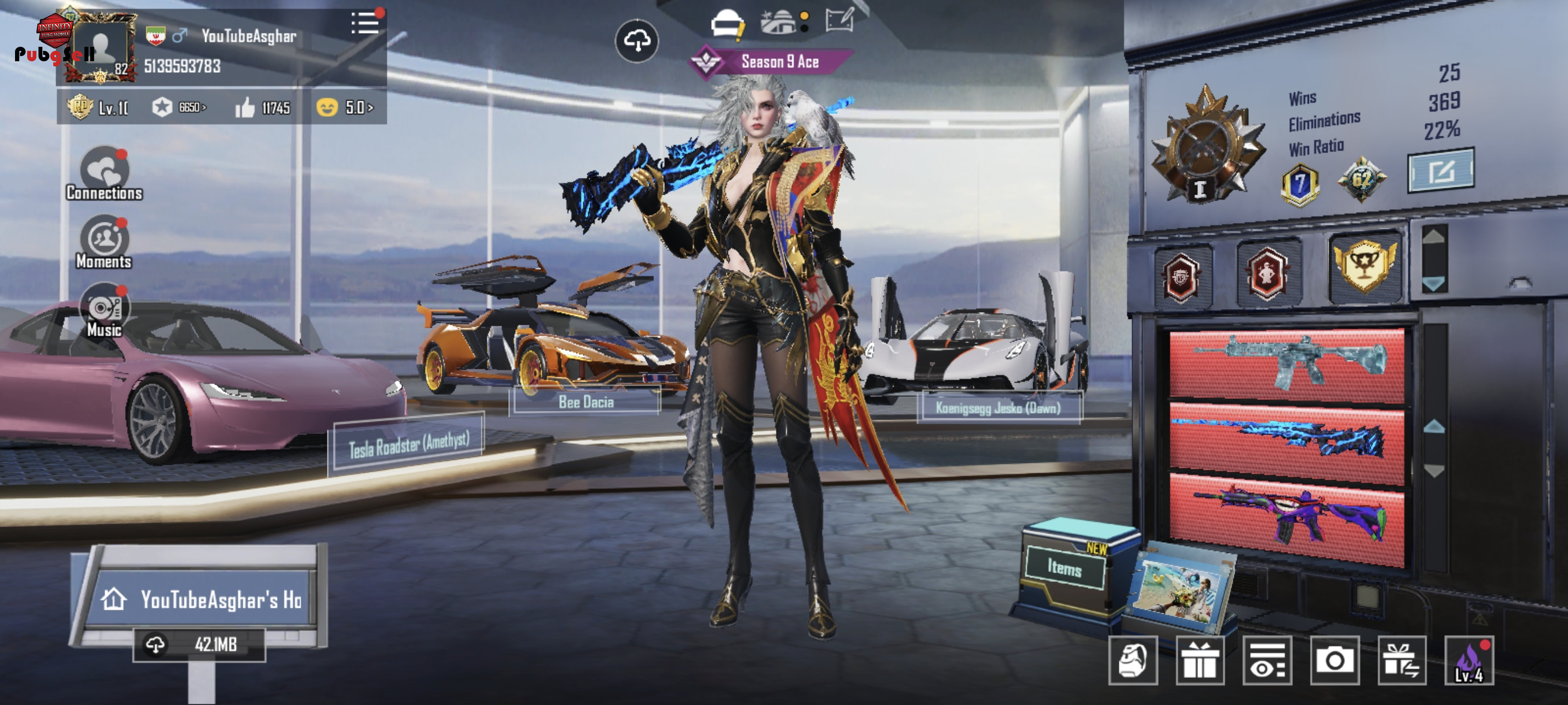This screenshot has width=1568, height=705.
Task: Open the Lv. 4 purple flame icon
Action: tap(1468, 661)
